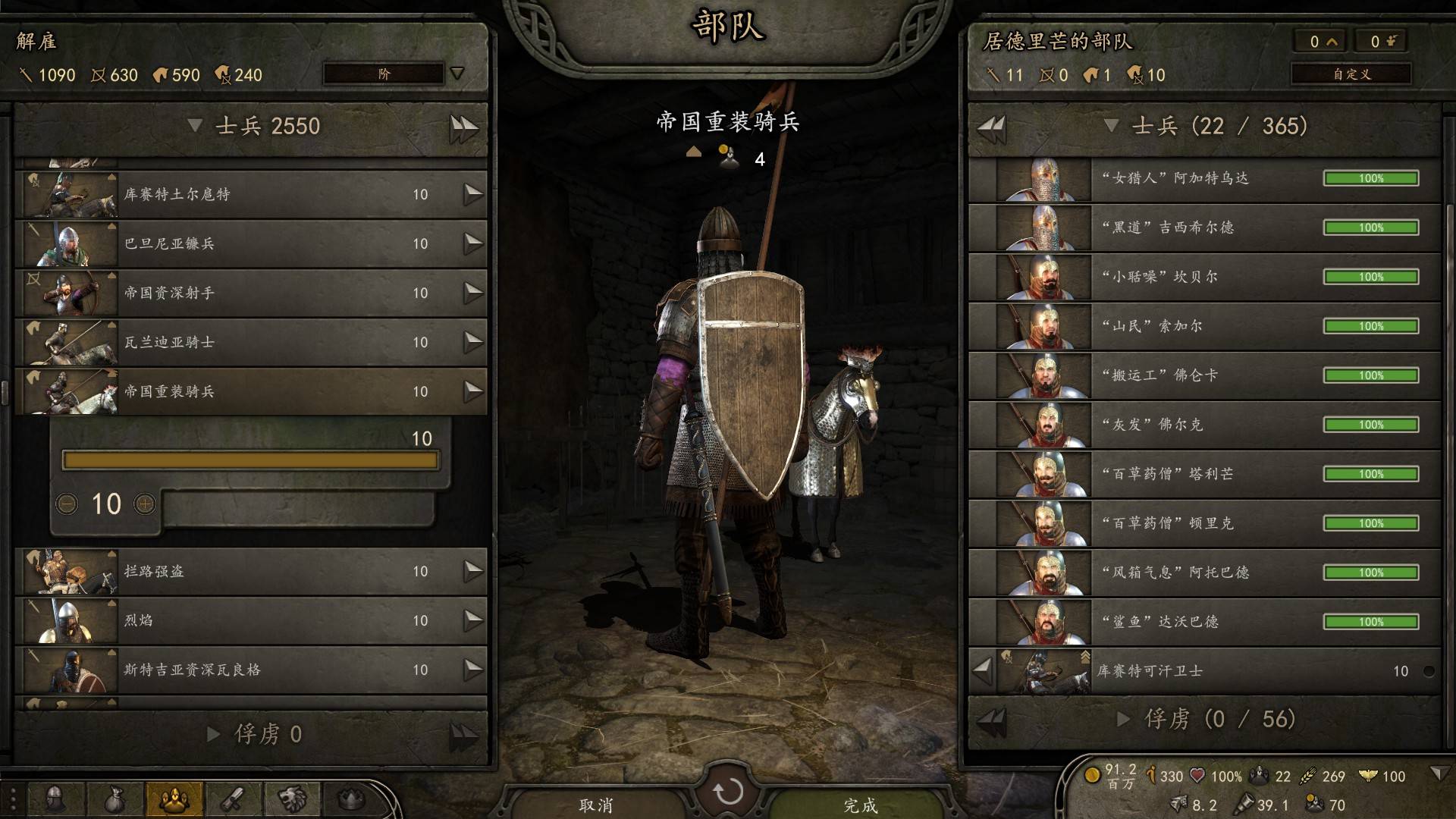
Task: Transfer 烈焰 troops using the arrow
Action: click(x=473, y=620)
